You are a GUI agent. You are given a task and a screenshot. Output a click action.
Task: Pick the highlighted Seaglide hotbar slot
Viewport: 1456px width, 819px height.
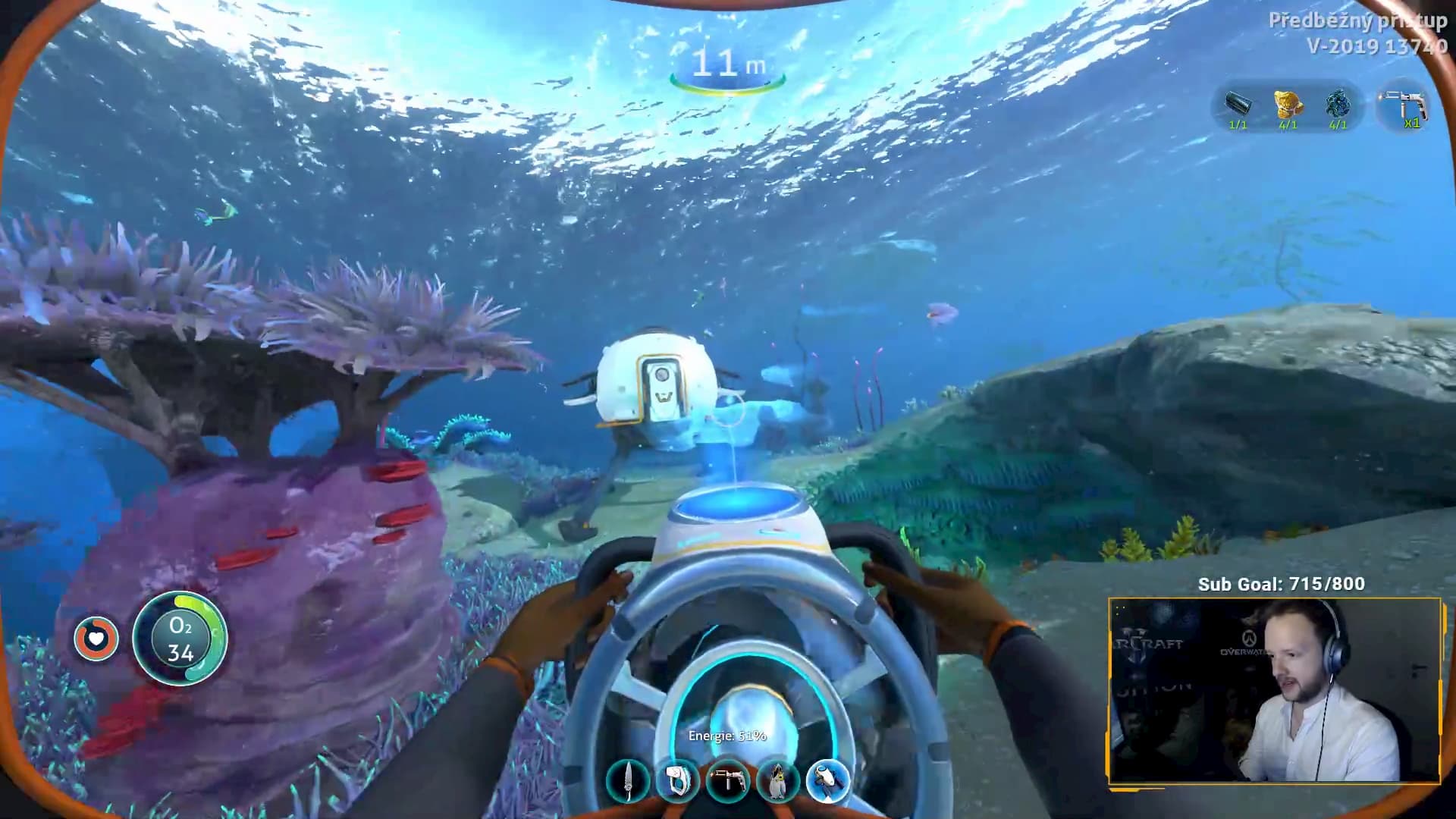click(x=827, y=782)
